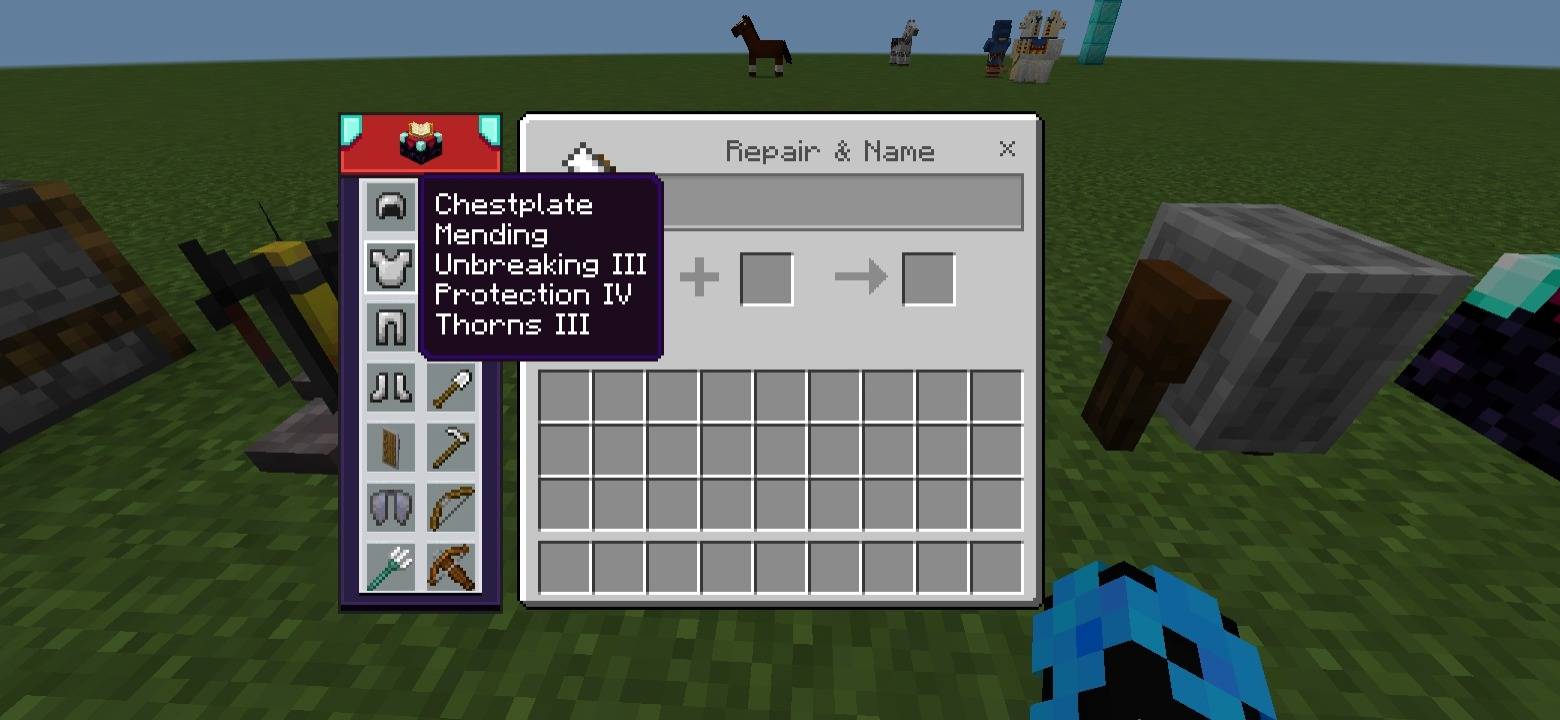Select the boots icon in the sidebar

390,387
